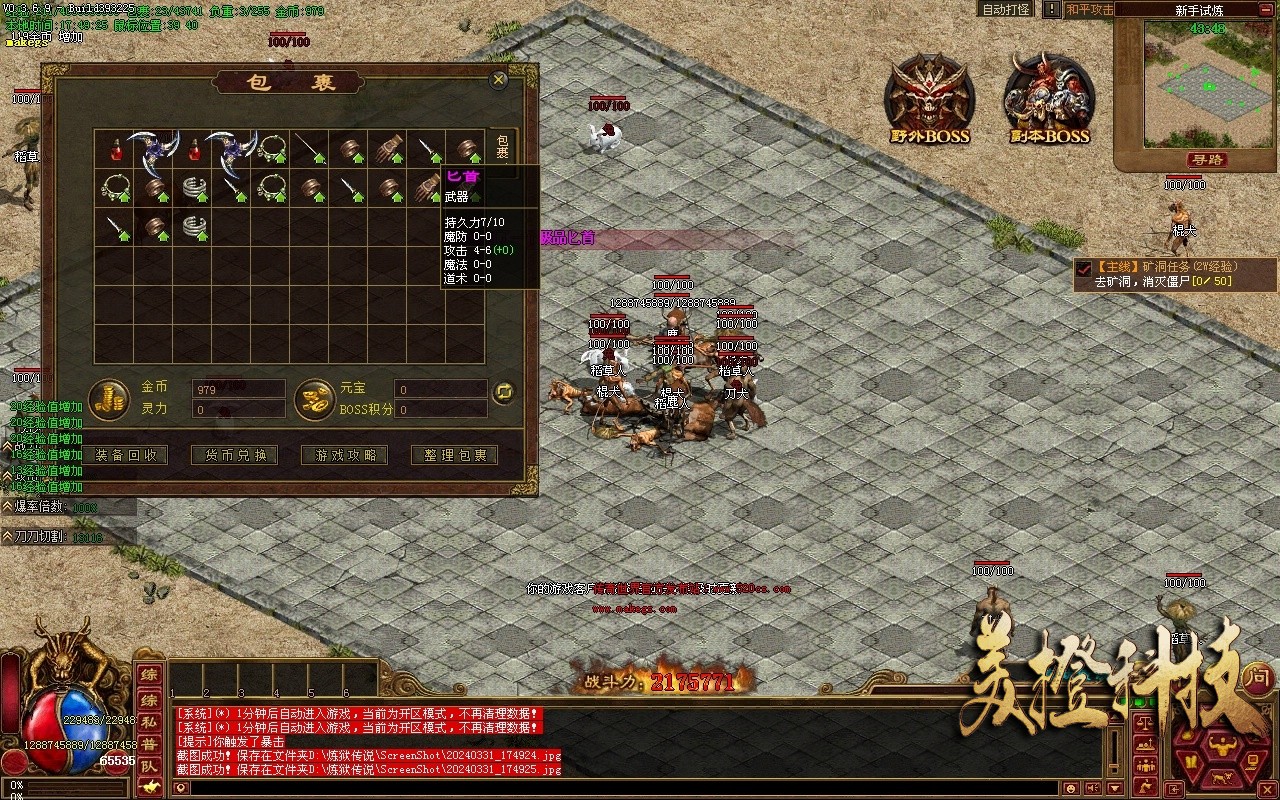Open the 游戏攻略 game guide
1280x800 pixels.
345,455
